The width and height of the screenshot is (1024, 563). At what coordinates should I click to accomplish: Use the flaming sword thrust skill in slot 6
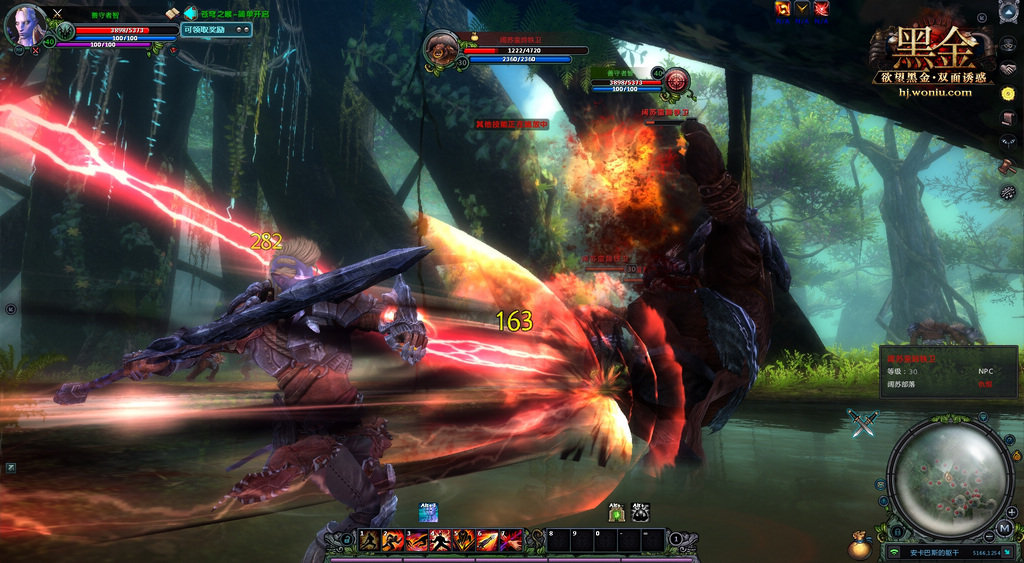tap(487, 541)
